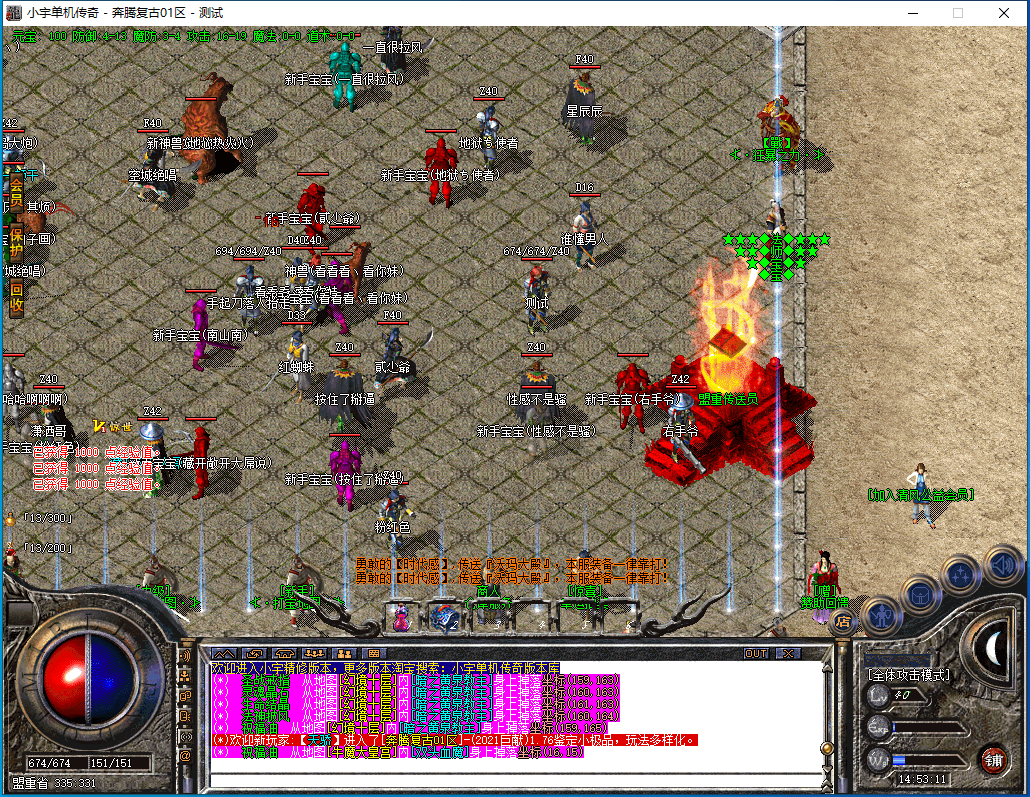This screenshot has height=797, width=1030.
Task: Close the chat panel with the X button
Action: 789,653
